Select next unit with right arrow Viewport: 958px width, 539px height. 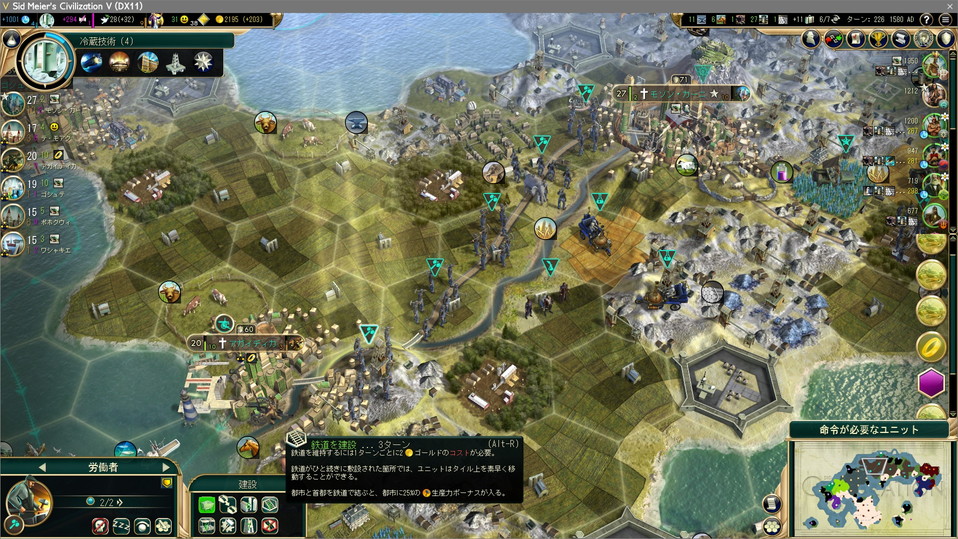[166, 467]
